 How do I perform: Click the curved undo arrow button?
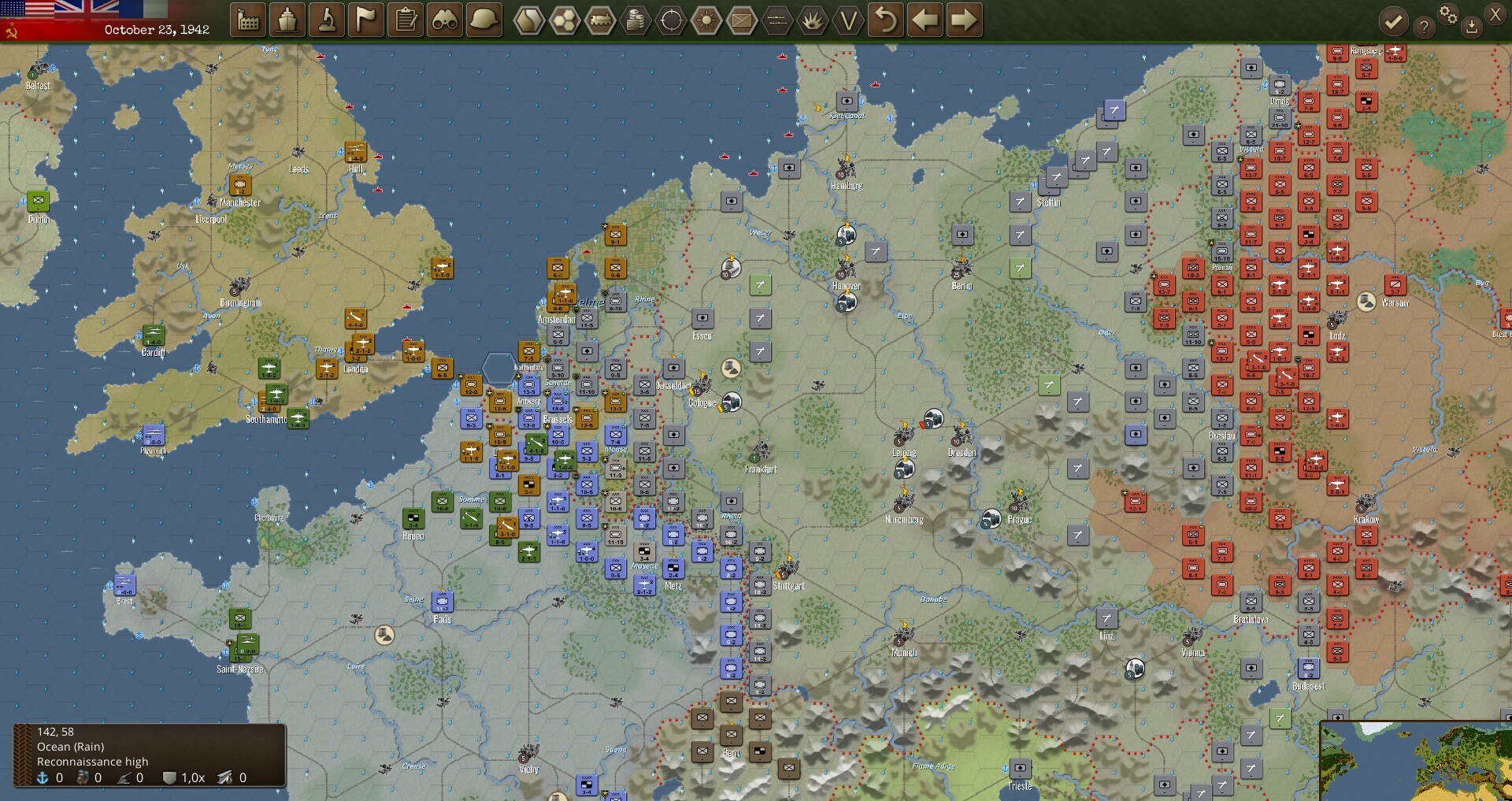[886, 20]
